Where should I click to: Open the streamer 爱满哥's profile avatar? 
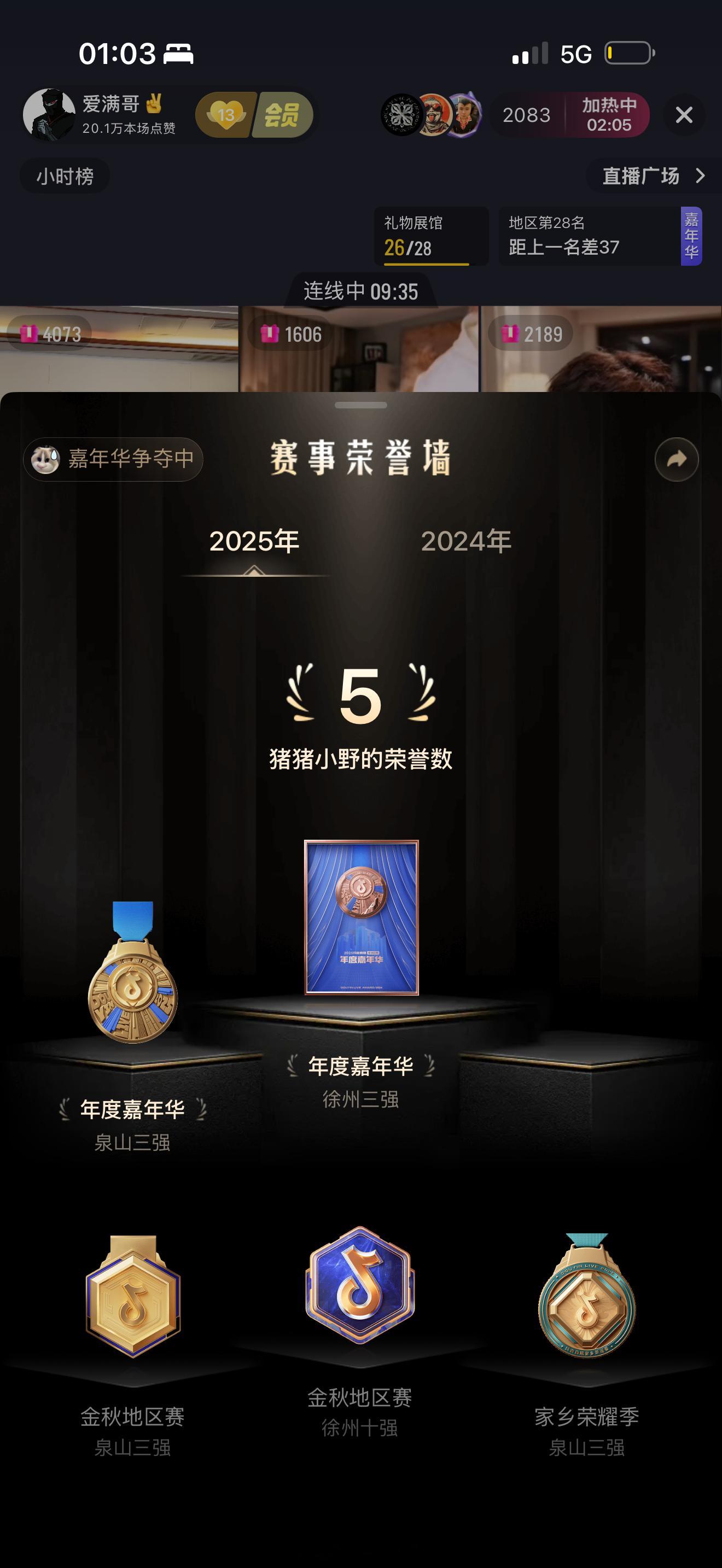(x=52, y=114)
